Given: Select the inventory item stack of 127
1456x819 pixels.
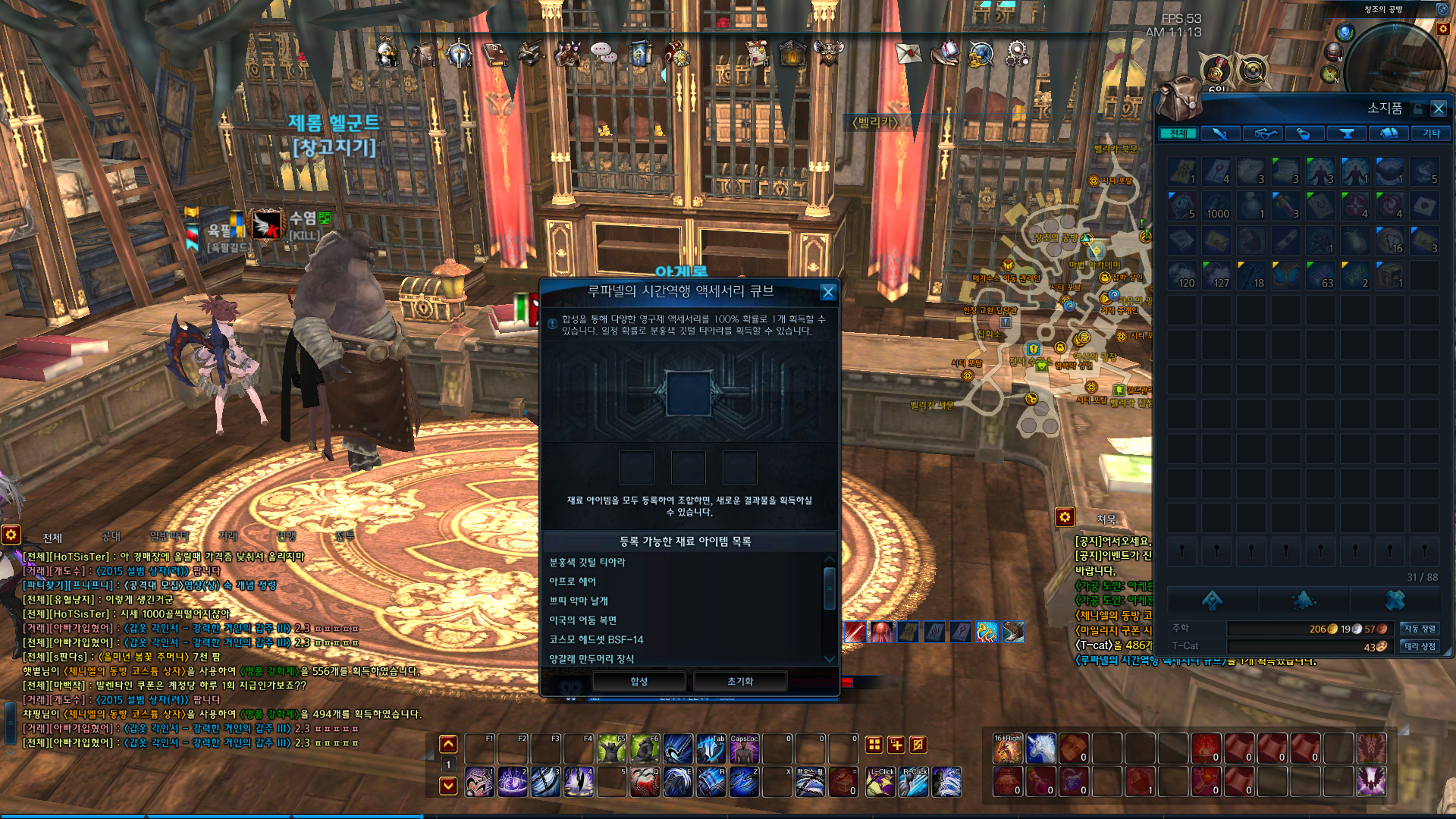Looking at the screenshot, I should (x=1216, y=275).
